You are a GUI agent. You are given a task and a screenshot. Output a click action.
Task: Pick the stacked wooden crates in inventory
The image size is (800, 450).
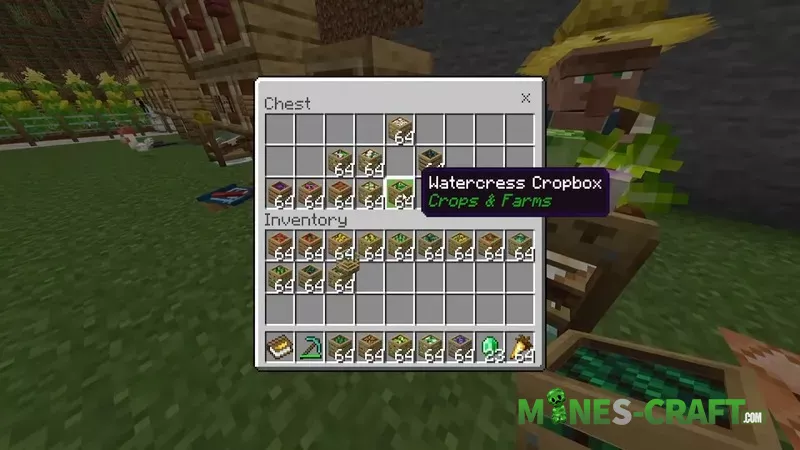click(x=340, y=277)
